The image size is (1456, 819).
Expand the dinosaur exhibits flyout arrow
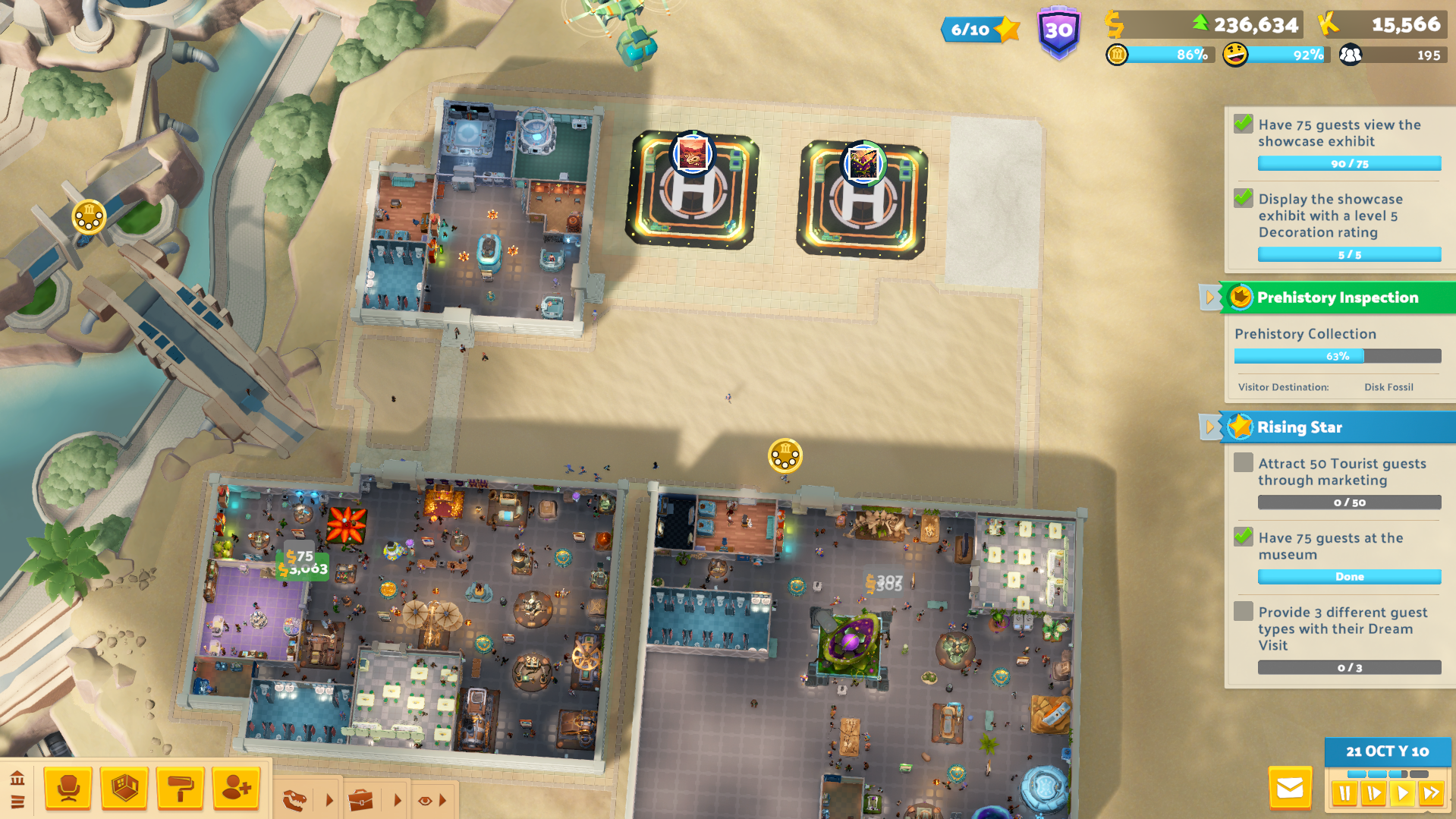point(329,799)
